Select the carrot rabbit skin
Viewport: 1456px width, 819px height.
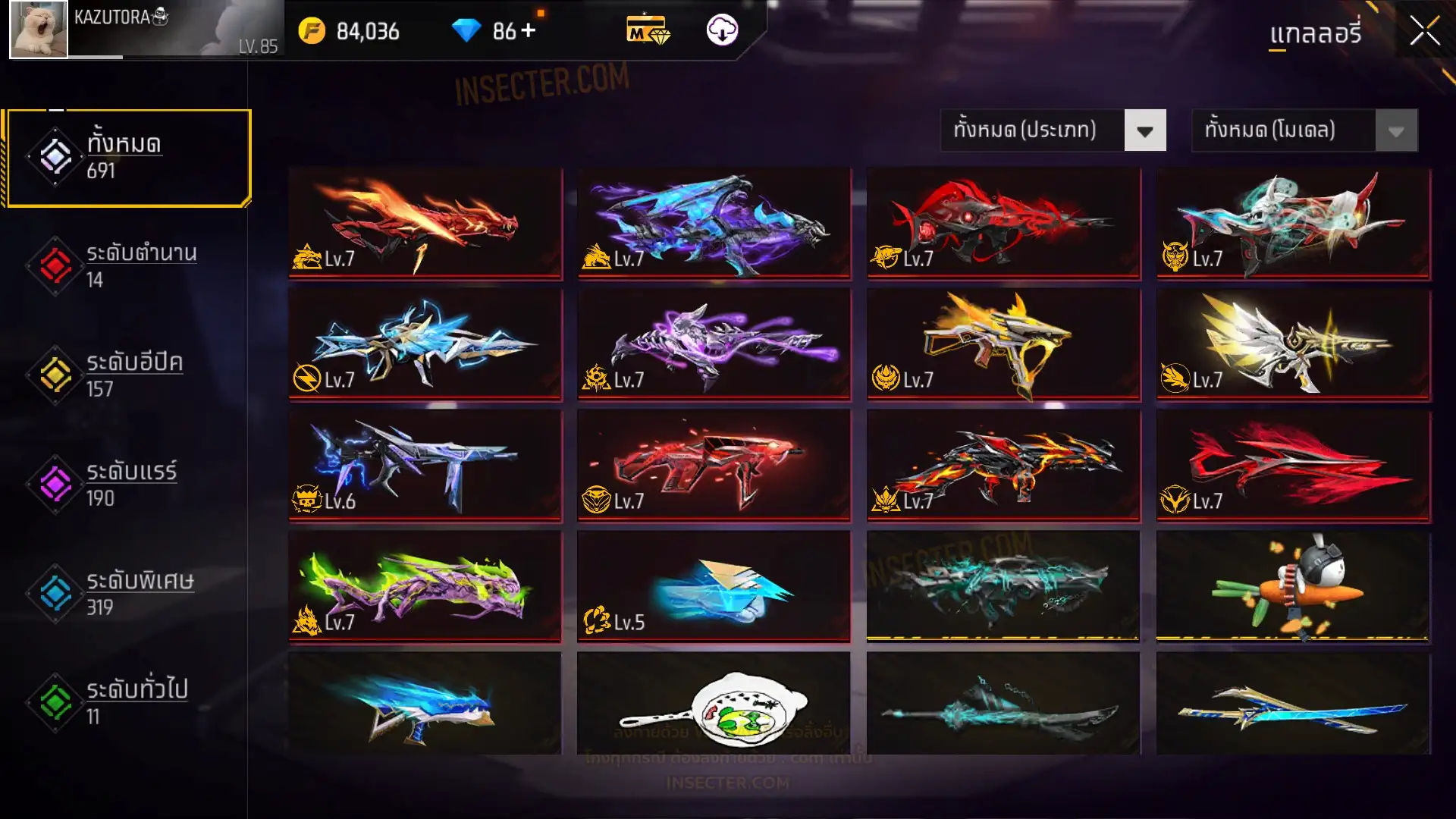(x=1293, y=586)
